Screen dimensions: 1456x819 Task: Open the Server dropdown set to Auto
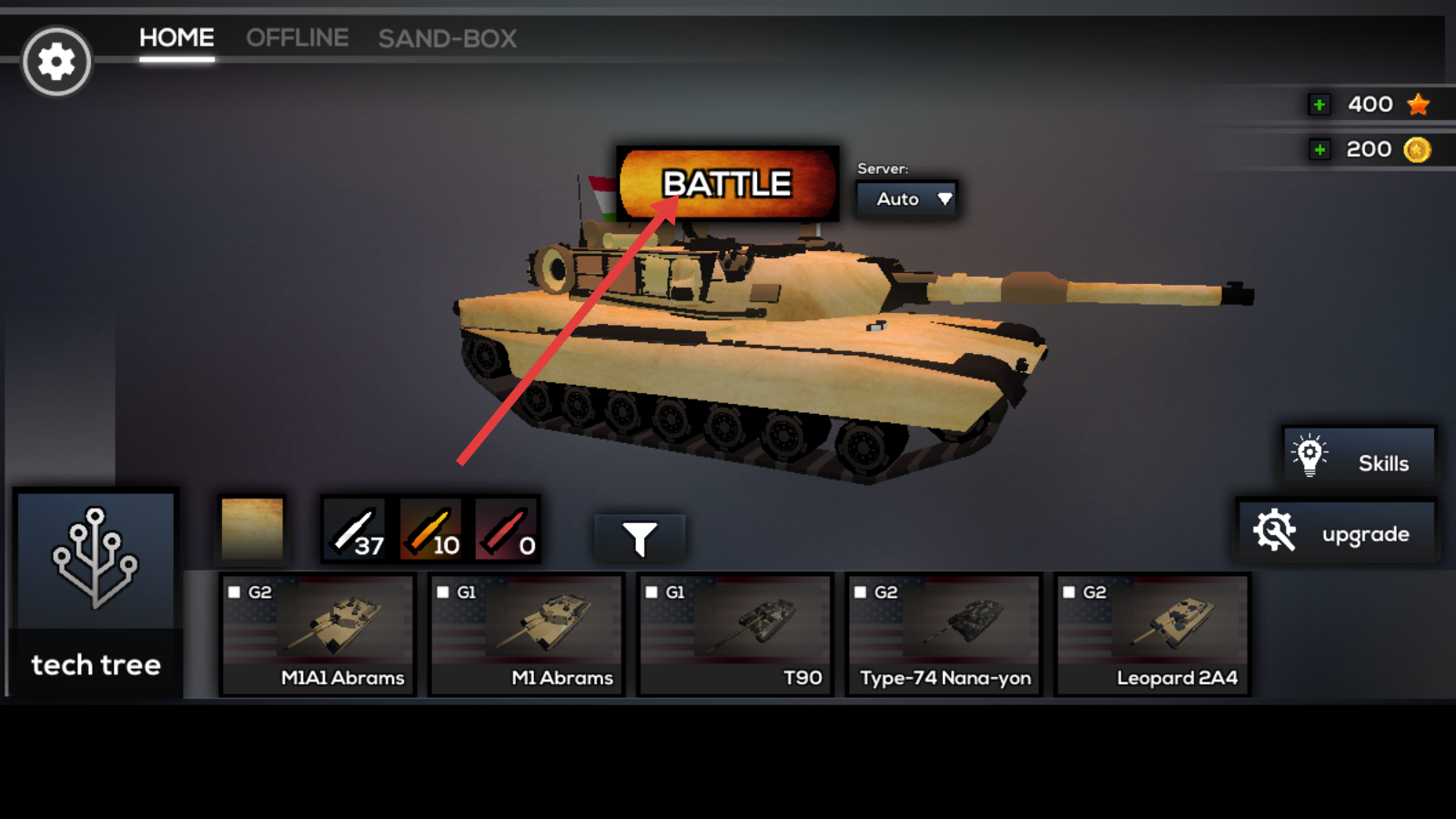click(906, 198)
